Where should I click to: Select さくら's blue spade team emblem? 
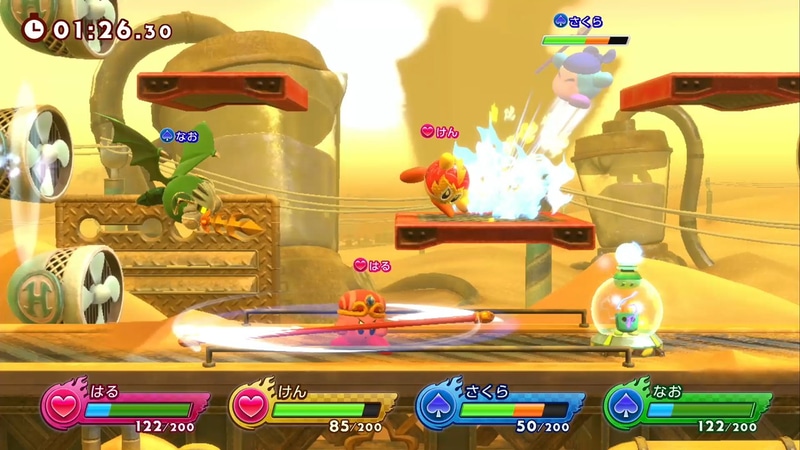435,409
